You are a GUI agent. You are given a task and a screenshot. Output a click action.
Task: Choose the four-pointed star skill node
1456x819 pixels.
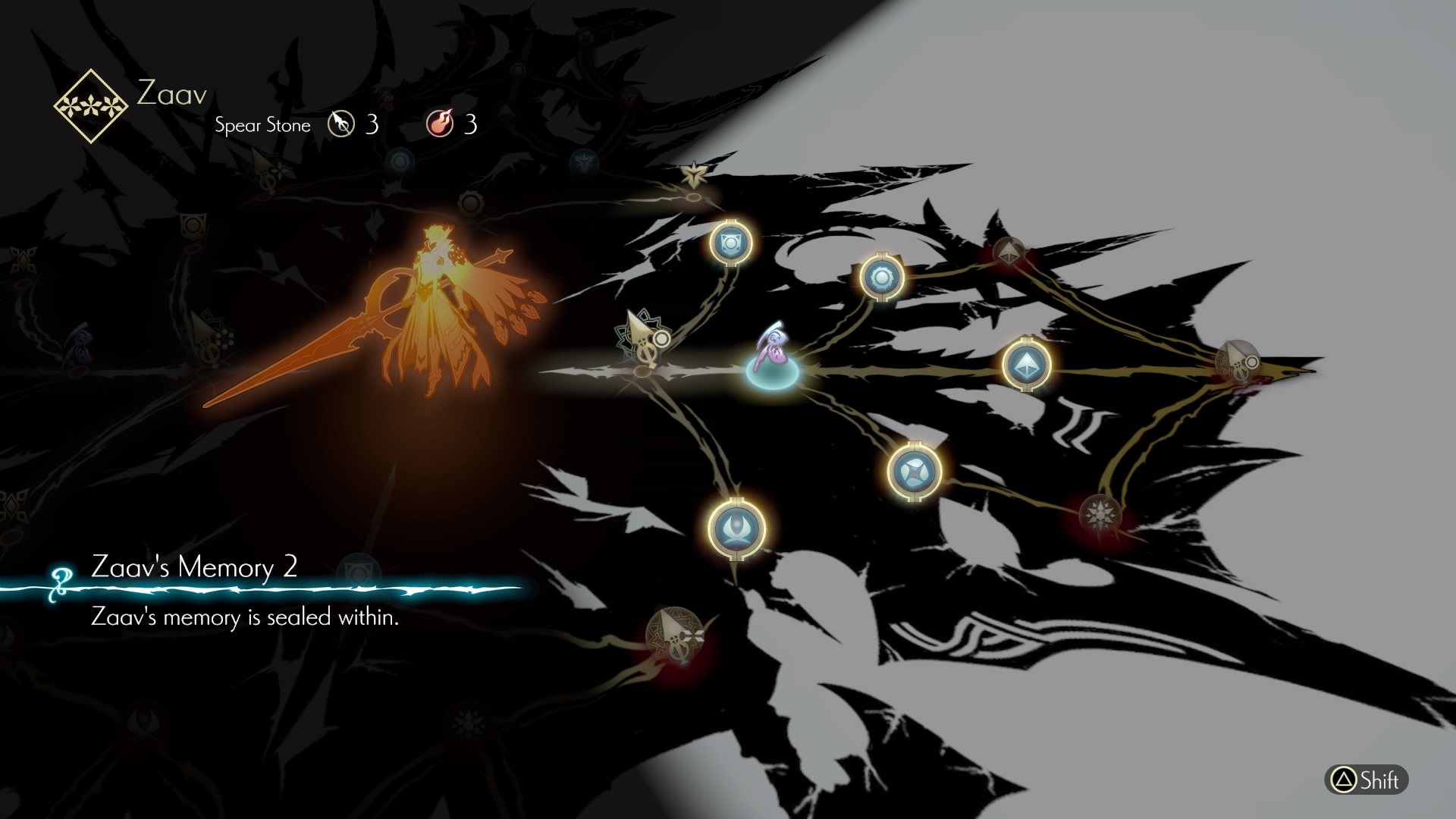(914, 470)
